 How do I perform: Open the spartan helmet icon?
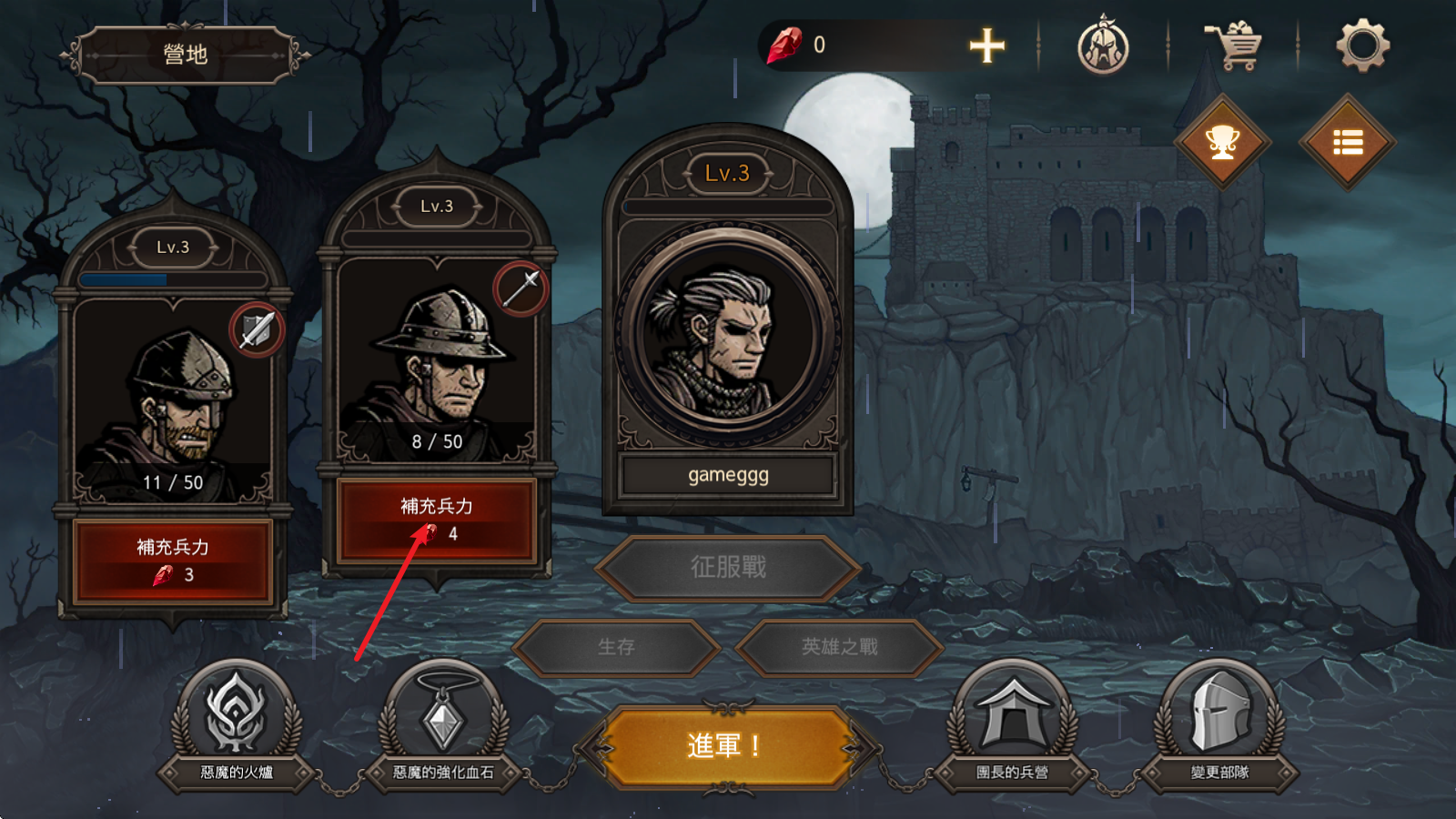(1103, 45)
